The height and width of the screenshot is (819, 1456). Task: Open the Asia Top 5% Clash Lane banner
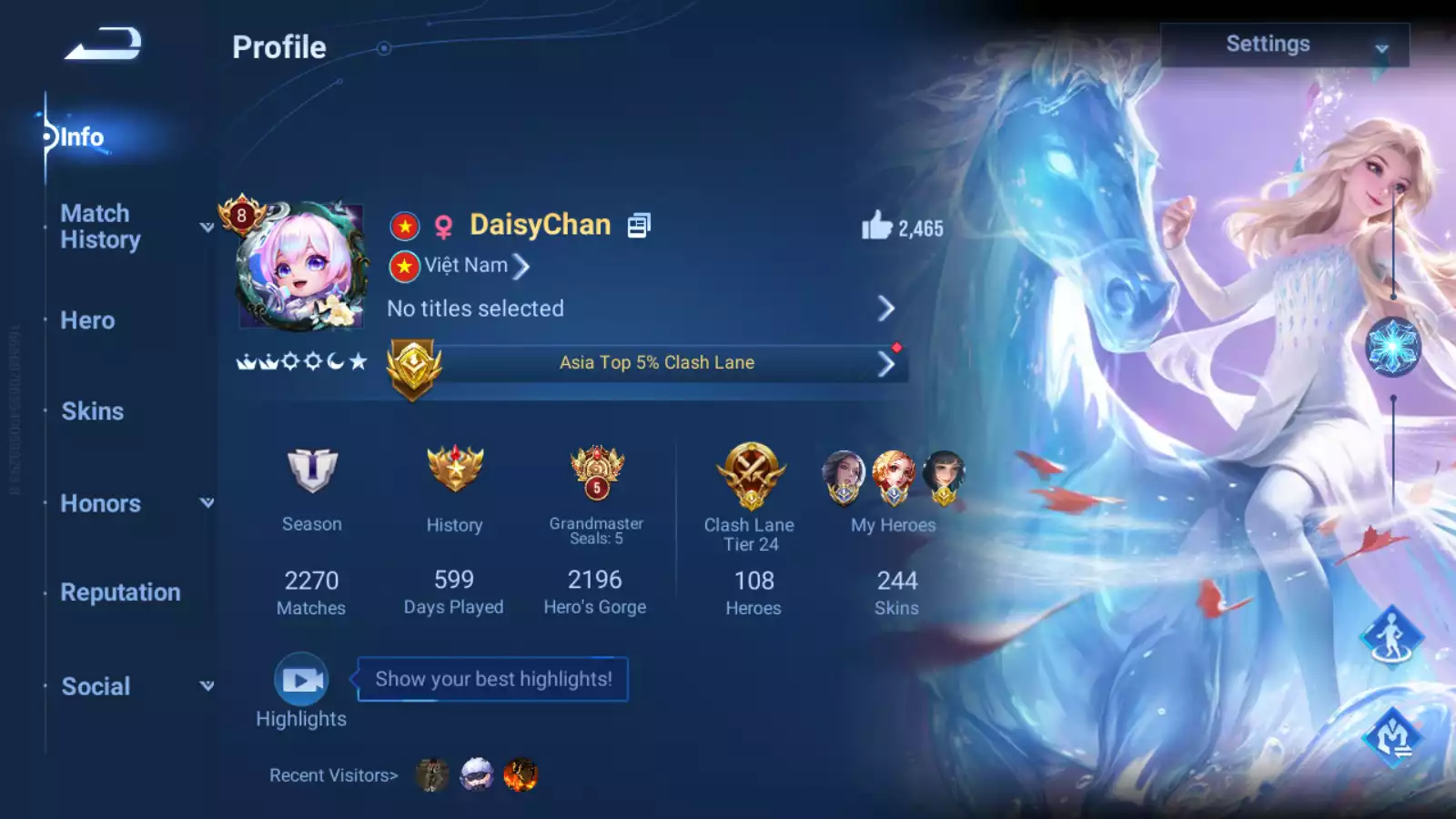pyautogui.click(x=656, y=363)
